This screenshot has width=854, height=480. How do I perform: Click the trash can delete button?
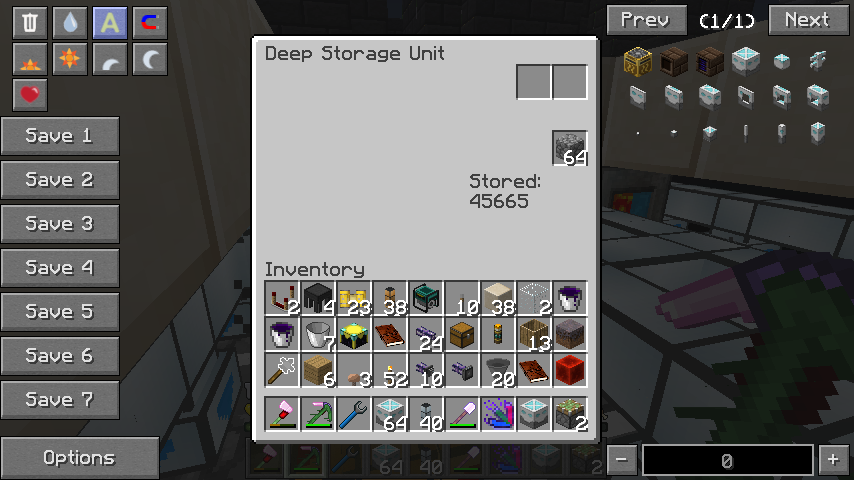point(30,23)
